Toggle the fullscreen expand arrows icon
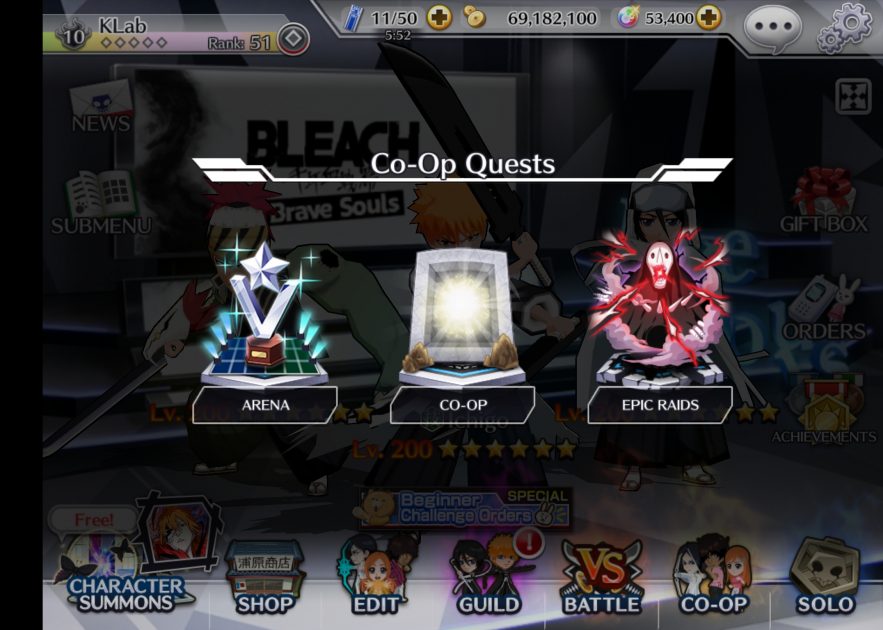 click(x=853, y=97)
